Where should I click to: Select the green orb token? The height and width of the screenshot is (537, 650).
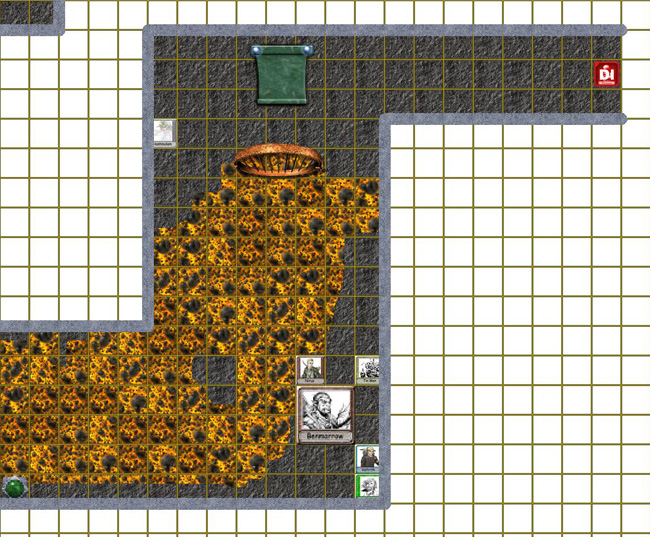[15, 487]
